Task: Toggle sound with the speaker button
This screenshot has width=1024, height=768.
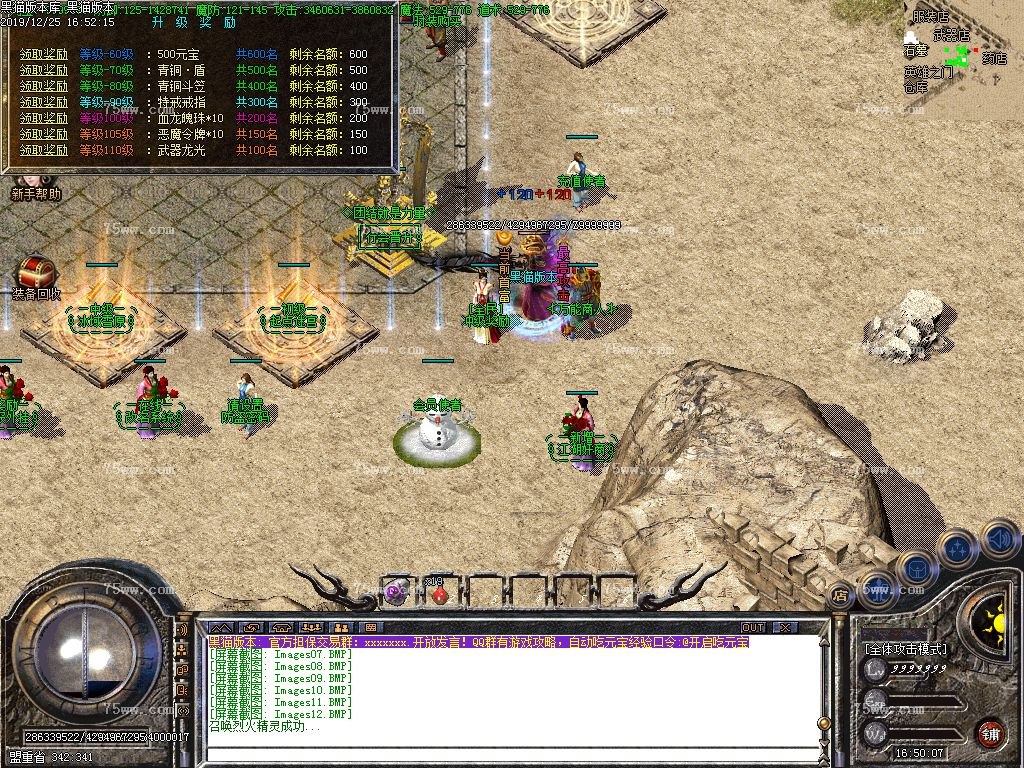Action: (999, 539)
